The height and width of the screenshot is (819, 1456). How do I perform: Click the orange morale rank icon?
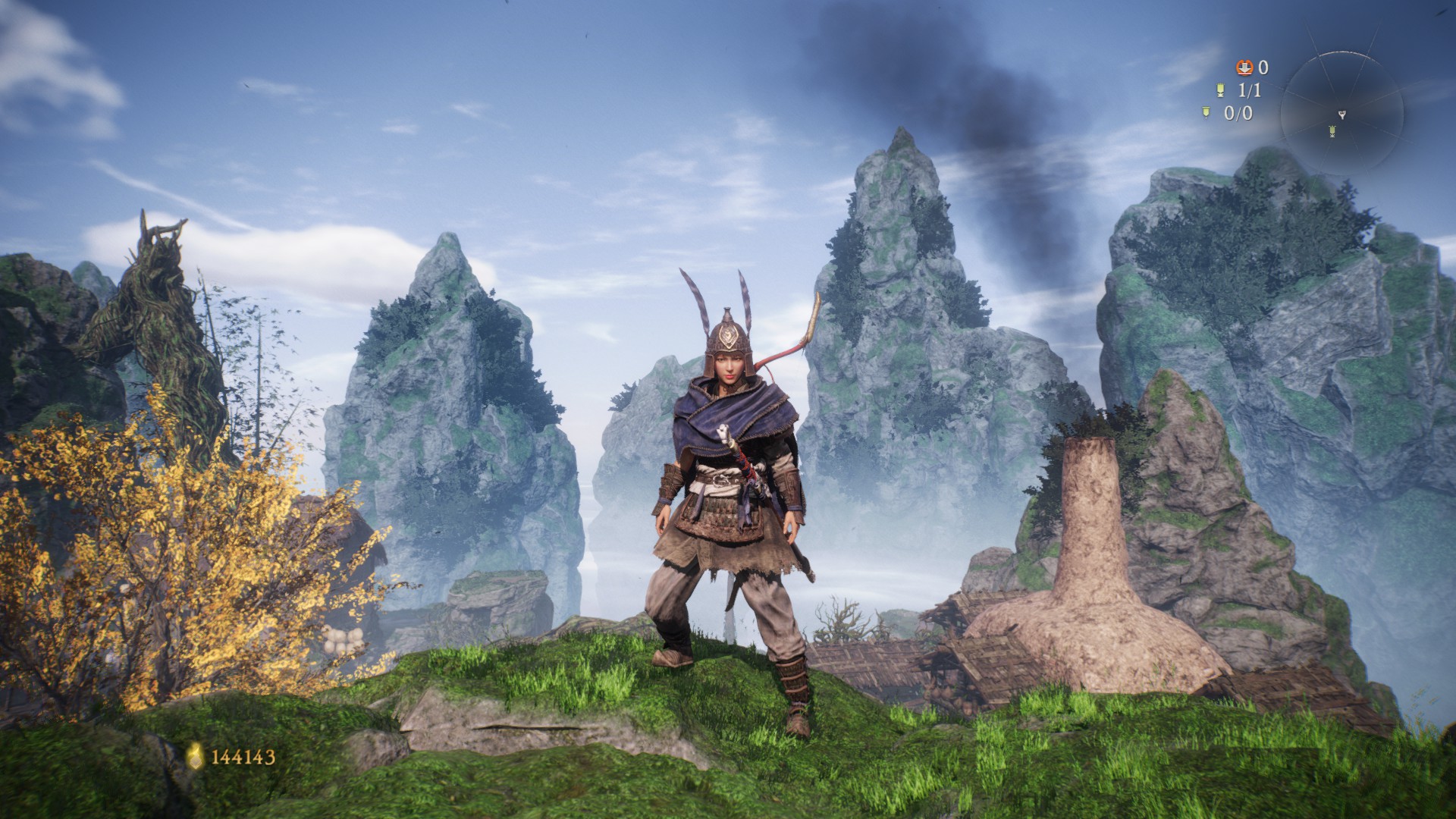pos(1244,68)
